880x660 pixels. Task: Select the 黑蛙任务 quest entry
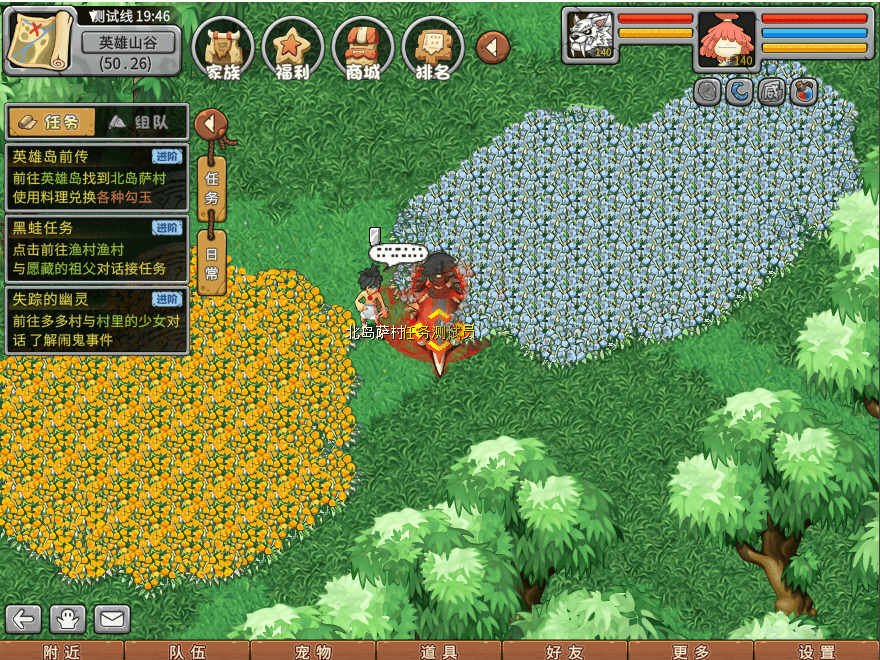[x=96, y=248]
